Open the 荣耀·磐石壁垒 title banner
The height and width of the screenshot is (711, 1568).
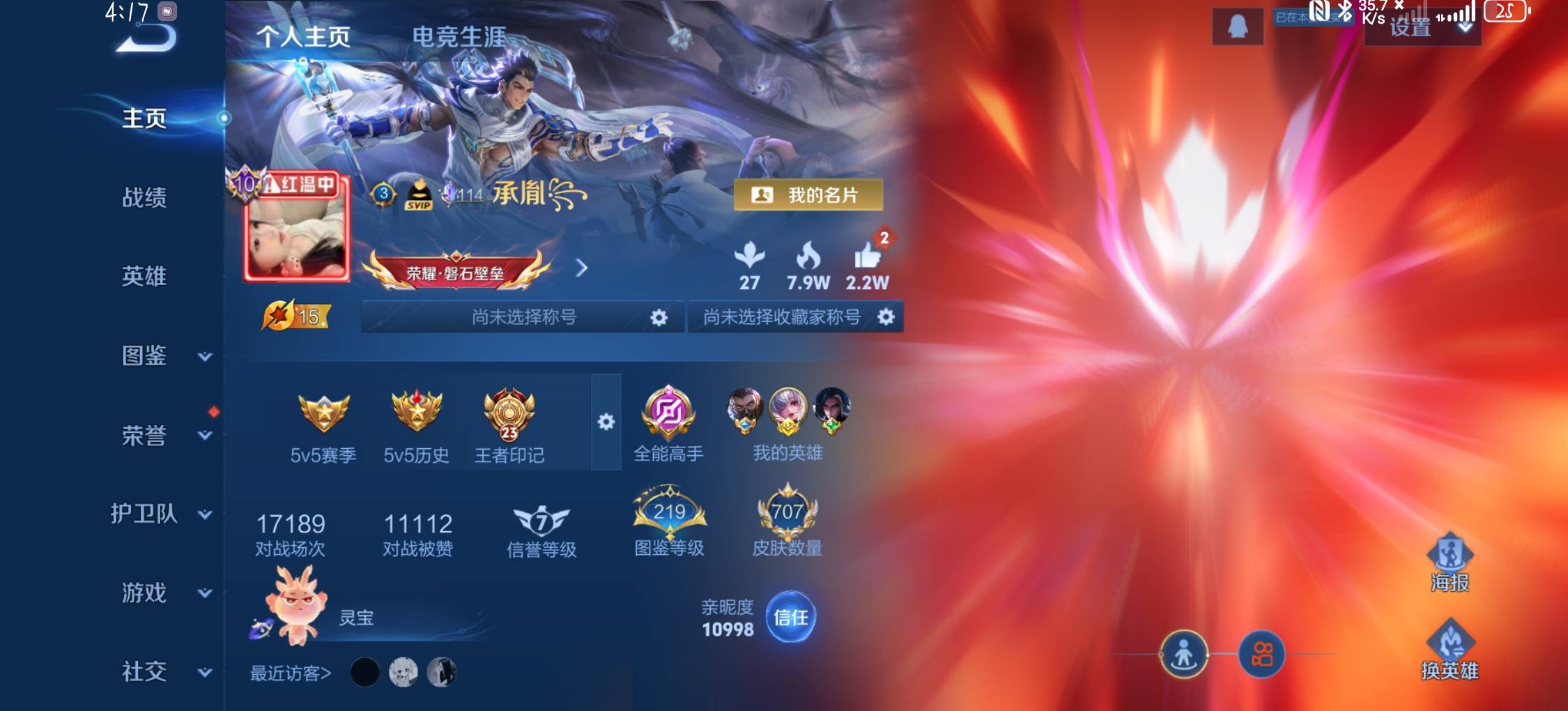point(456,272)
